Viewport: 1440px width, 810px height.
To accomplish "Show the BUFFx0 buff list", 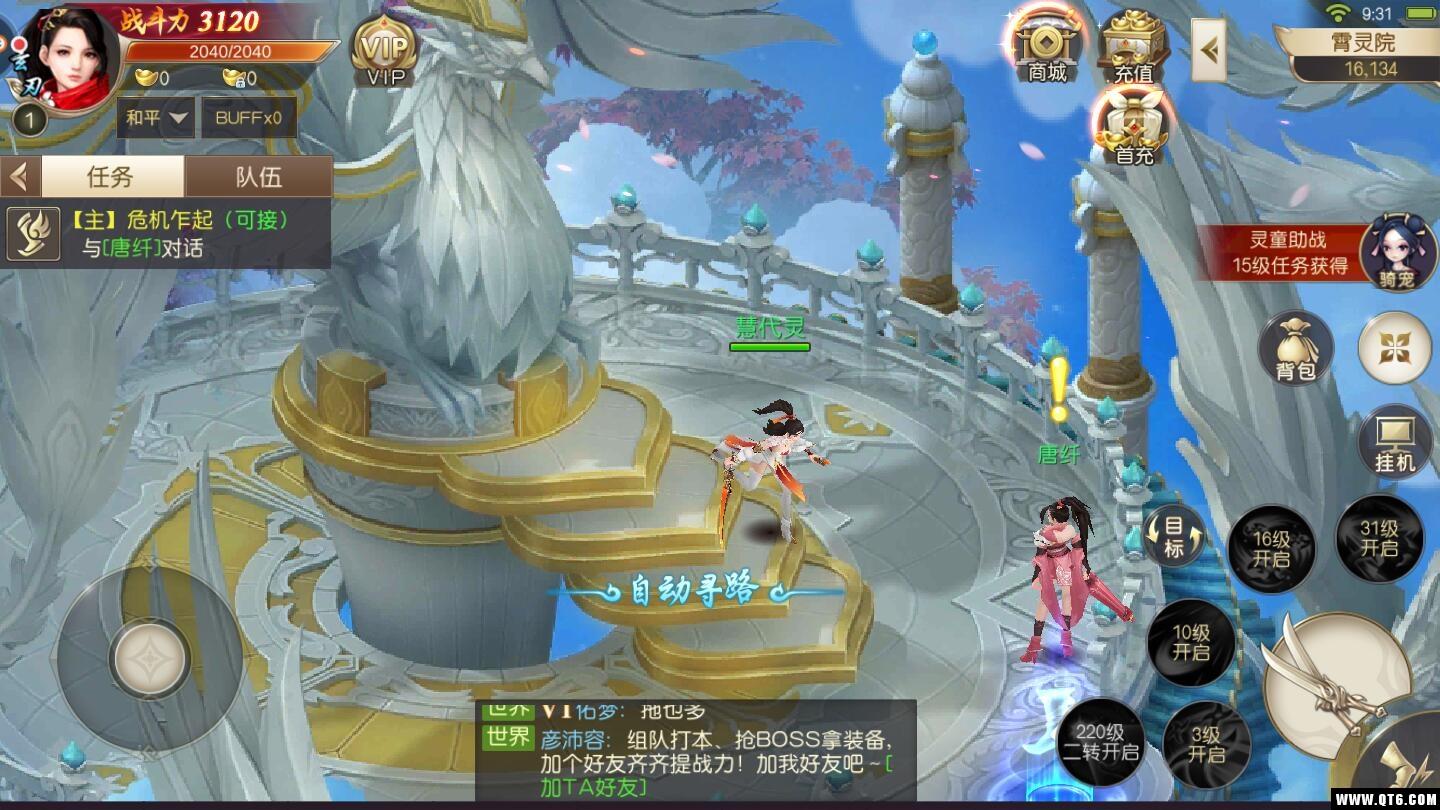I will coord(249,118).
